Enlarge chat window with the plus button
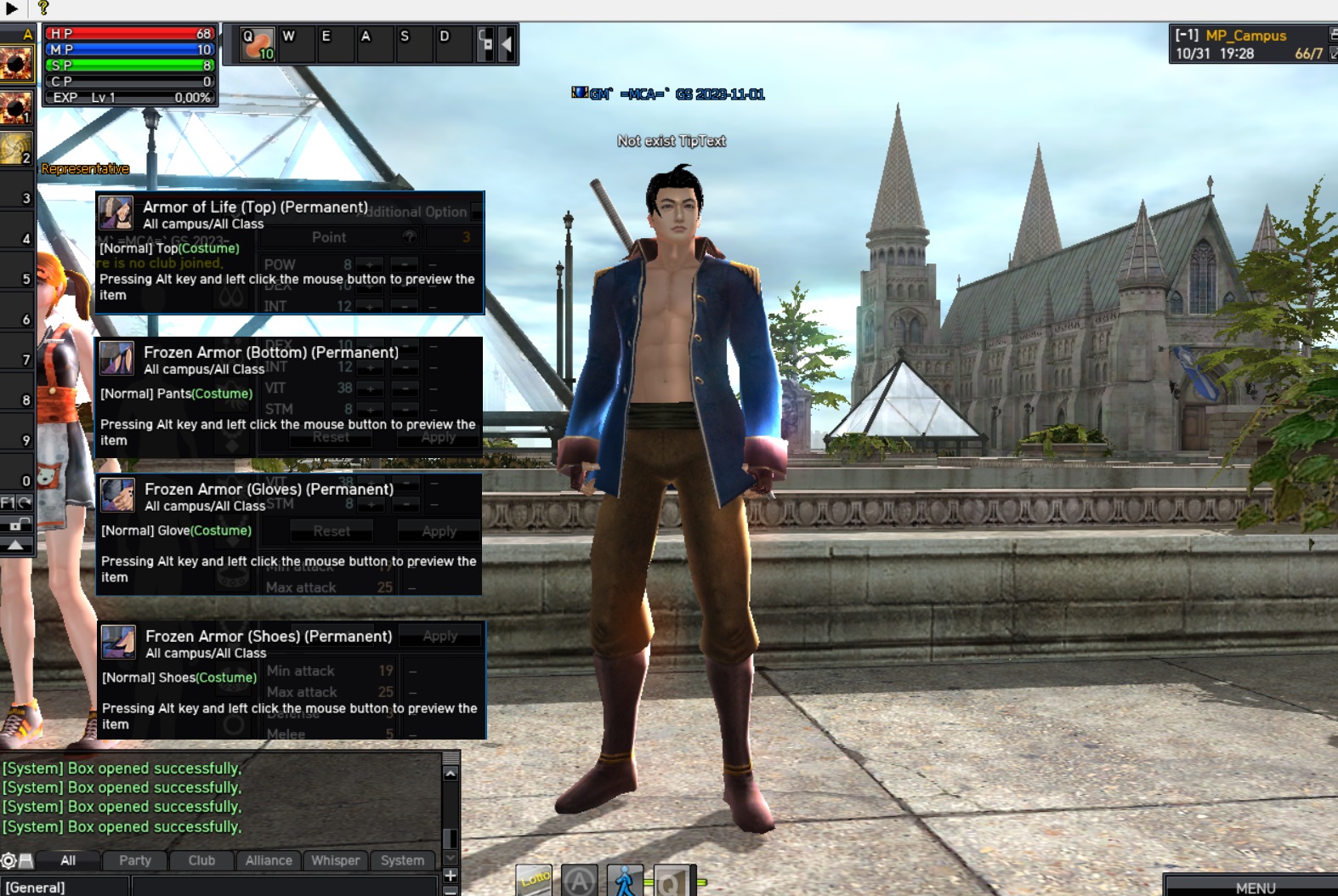The image size is (1338, 896). [x=451, y=875]
